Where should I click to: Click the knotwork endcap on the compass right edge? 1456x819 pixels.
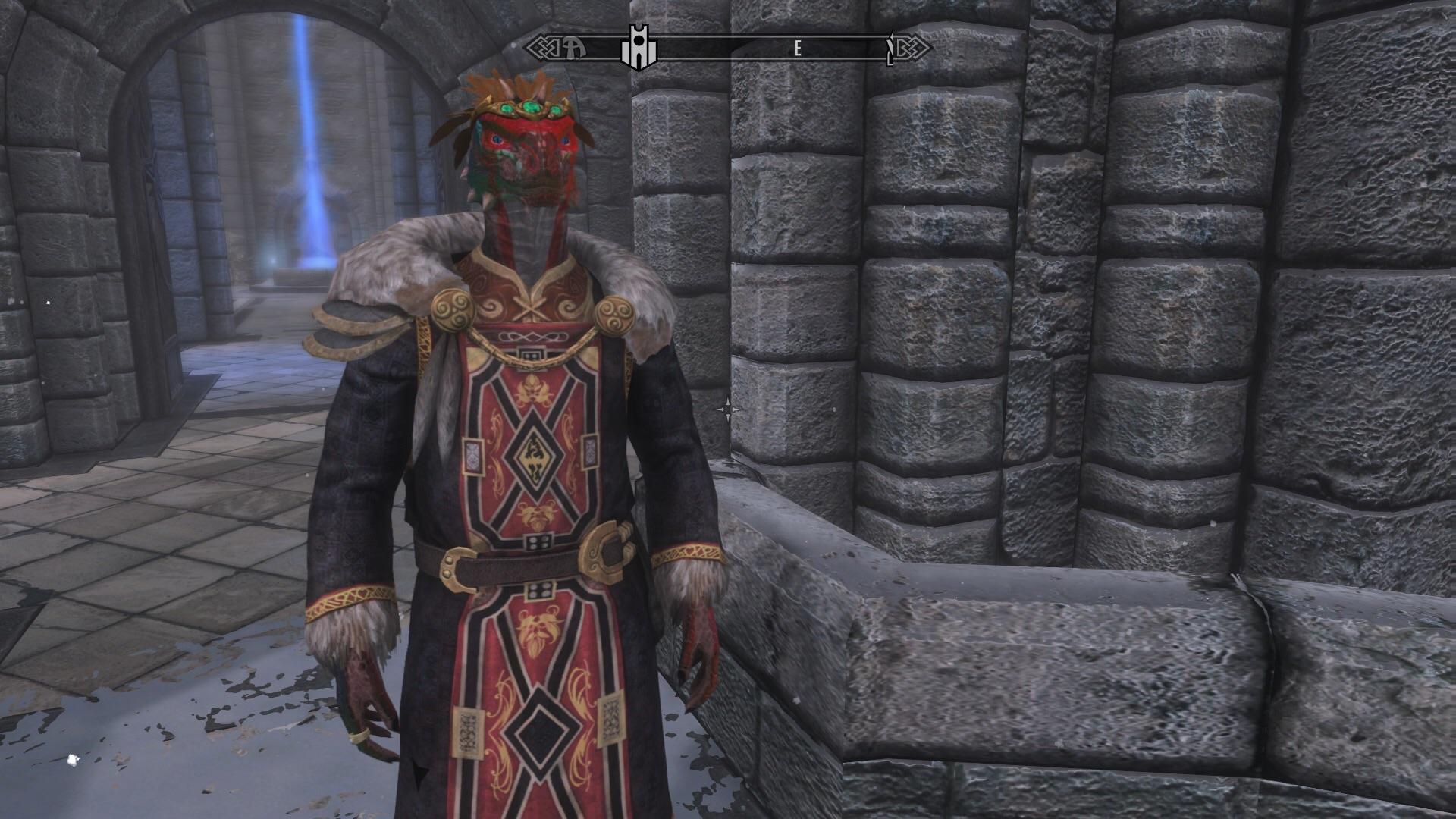coord(914,47)
